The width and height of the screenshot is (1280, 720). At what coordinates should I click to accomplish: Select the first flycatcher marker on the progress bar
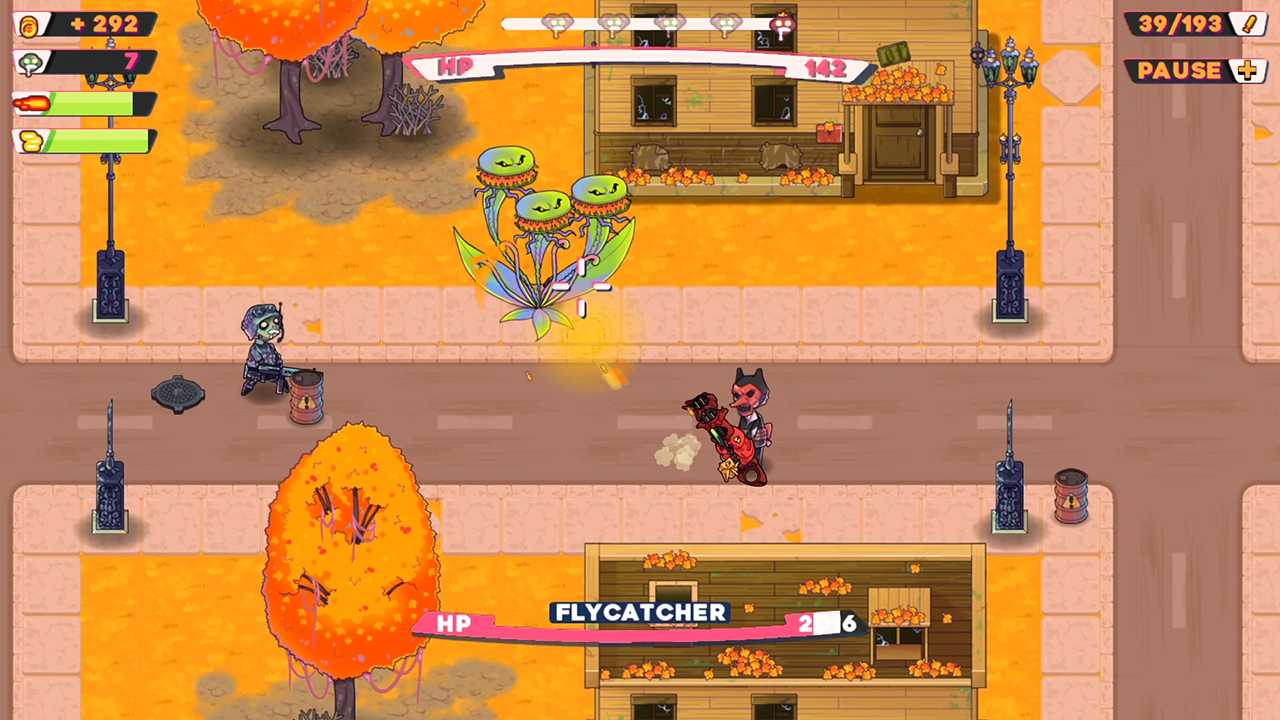pos(557,22)
